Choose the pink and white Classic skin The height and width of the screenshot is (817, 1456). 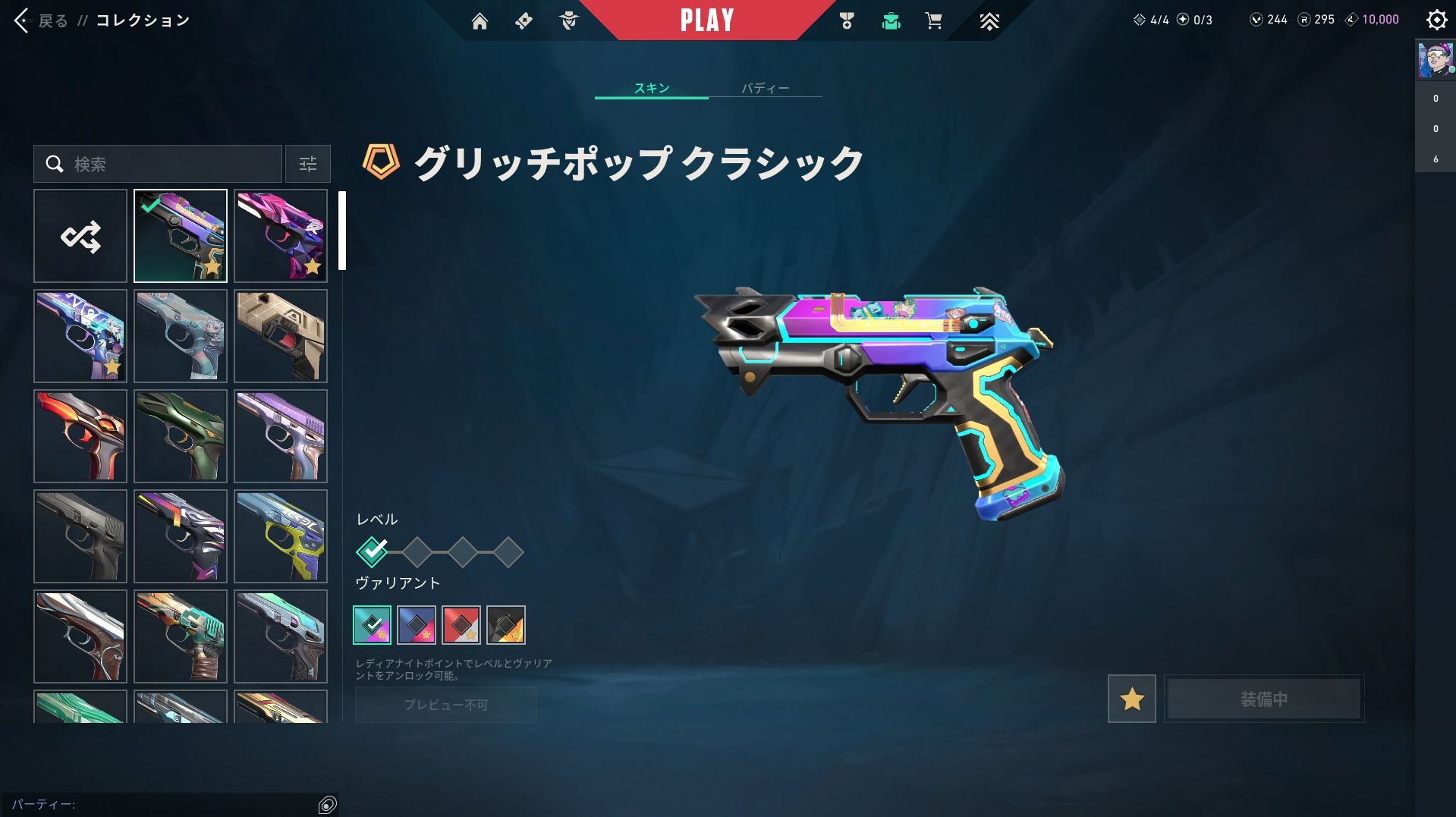[281, 236]
